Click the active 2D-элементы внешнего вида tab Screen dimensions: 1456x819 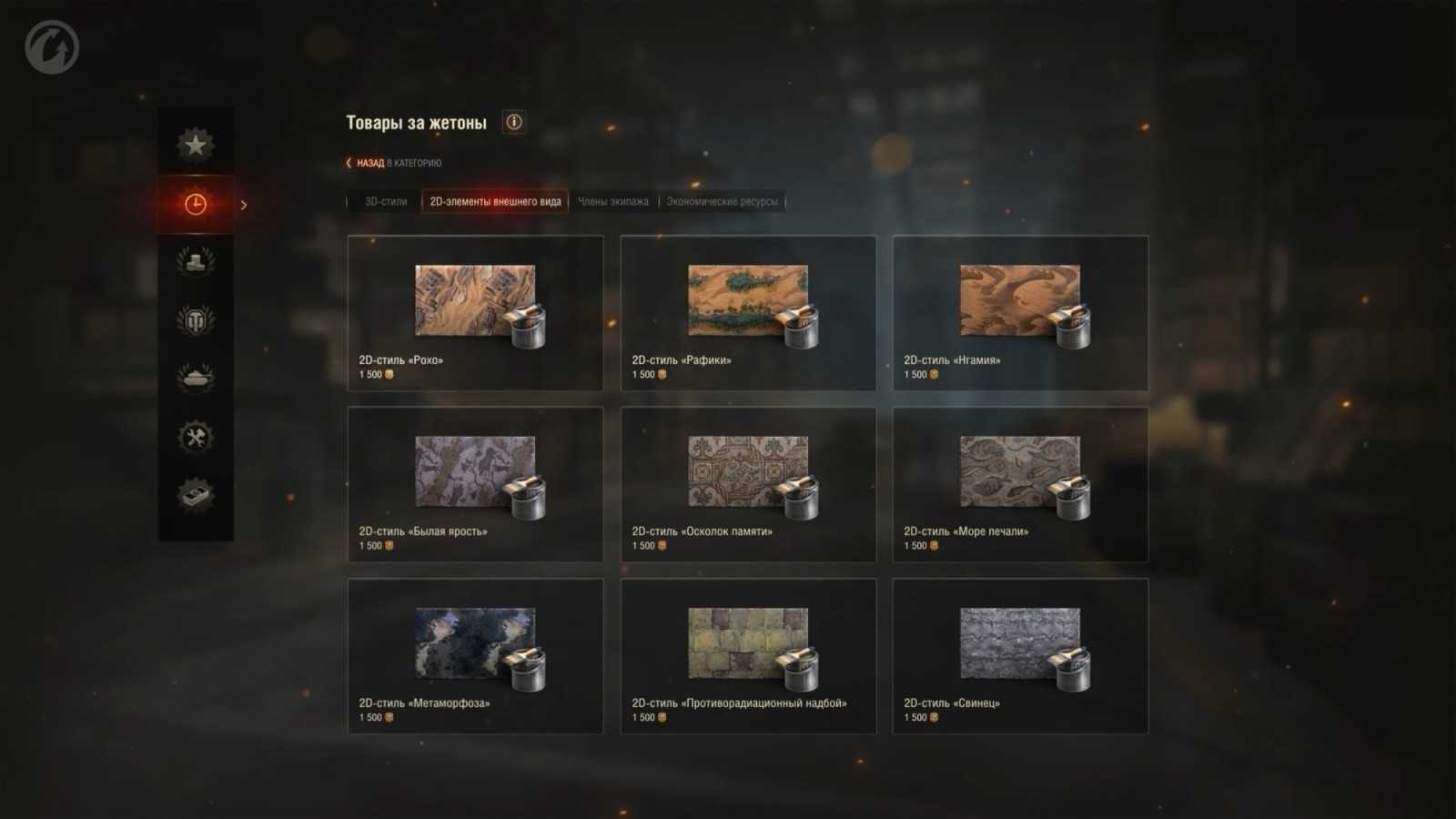pyautogui.click(x=495, y=201)
